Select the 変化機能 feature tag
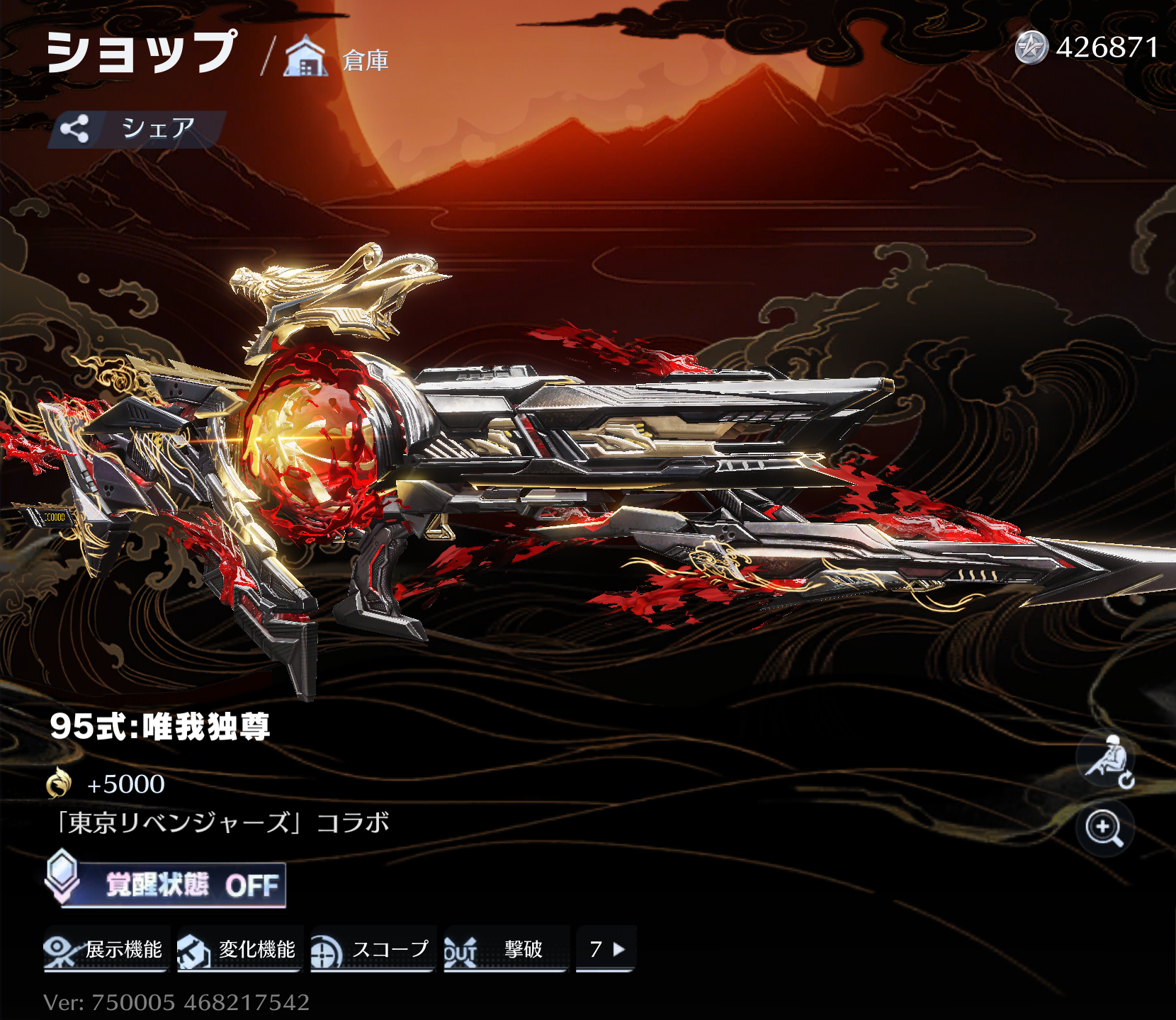 coord(239,949)
